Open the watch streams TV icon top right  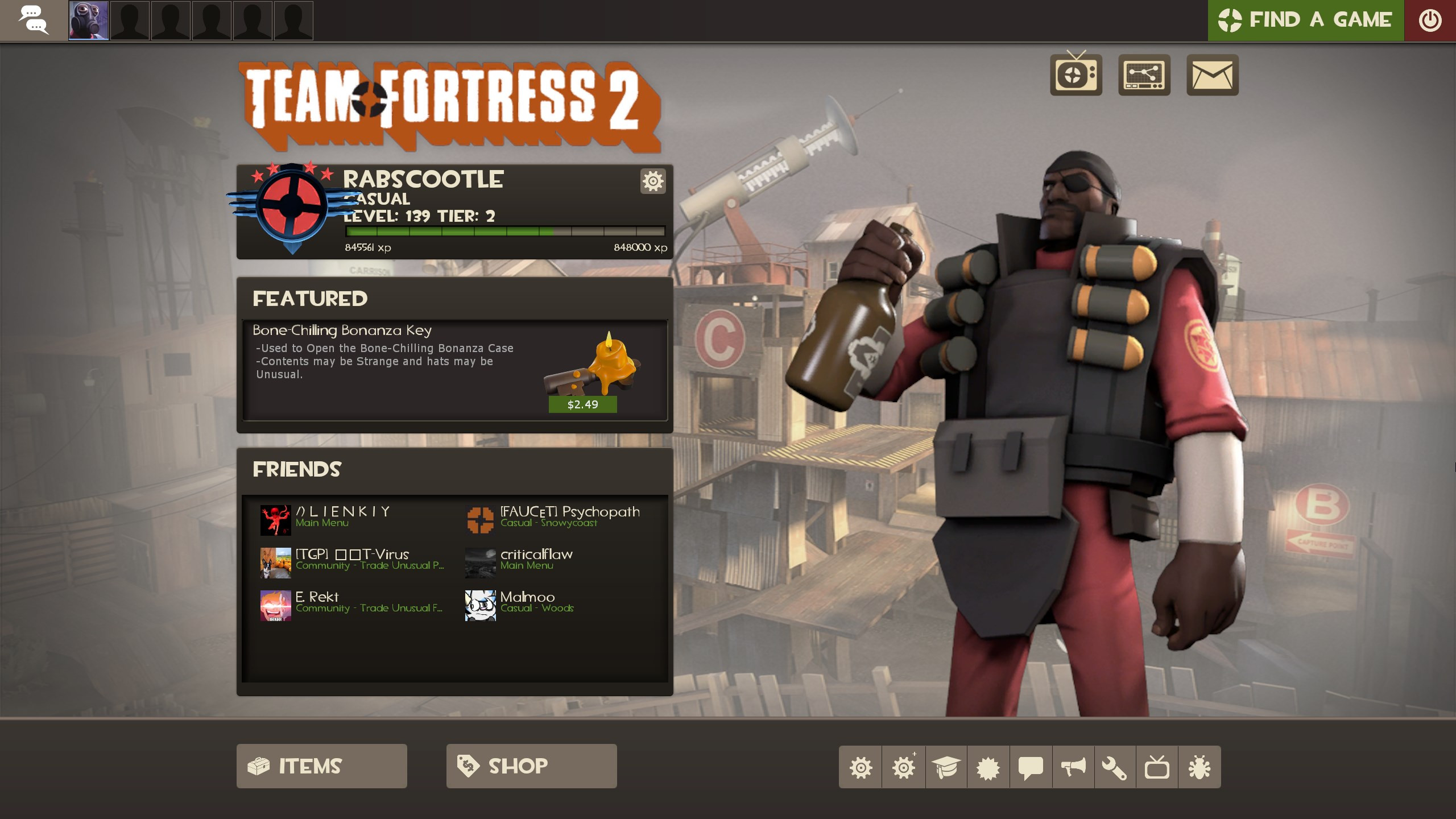pyautogui.click(x=1076, y=75)
